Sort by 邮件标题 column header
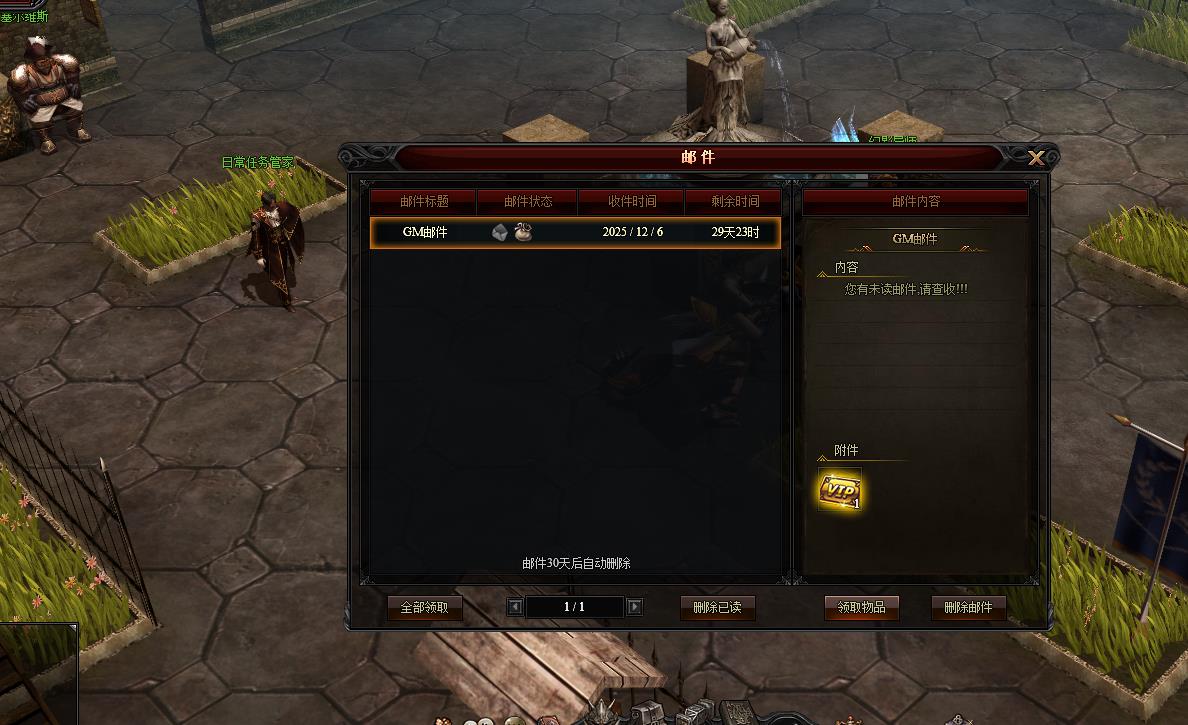This screenshot has height=725, width=1188. click(424, 201)
